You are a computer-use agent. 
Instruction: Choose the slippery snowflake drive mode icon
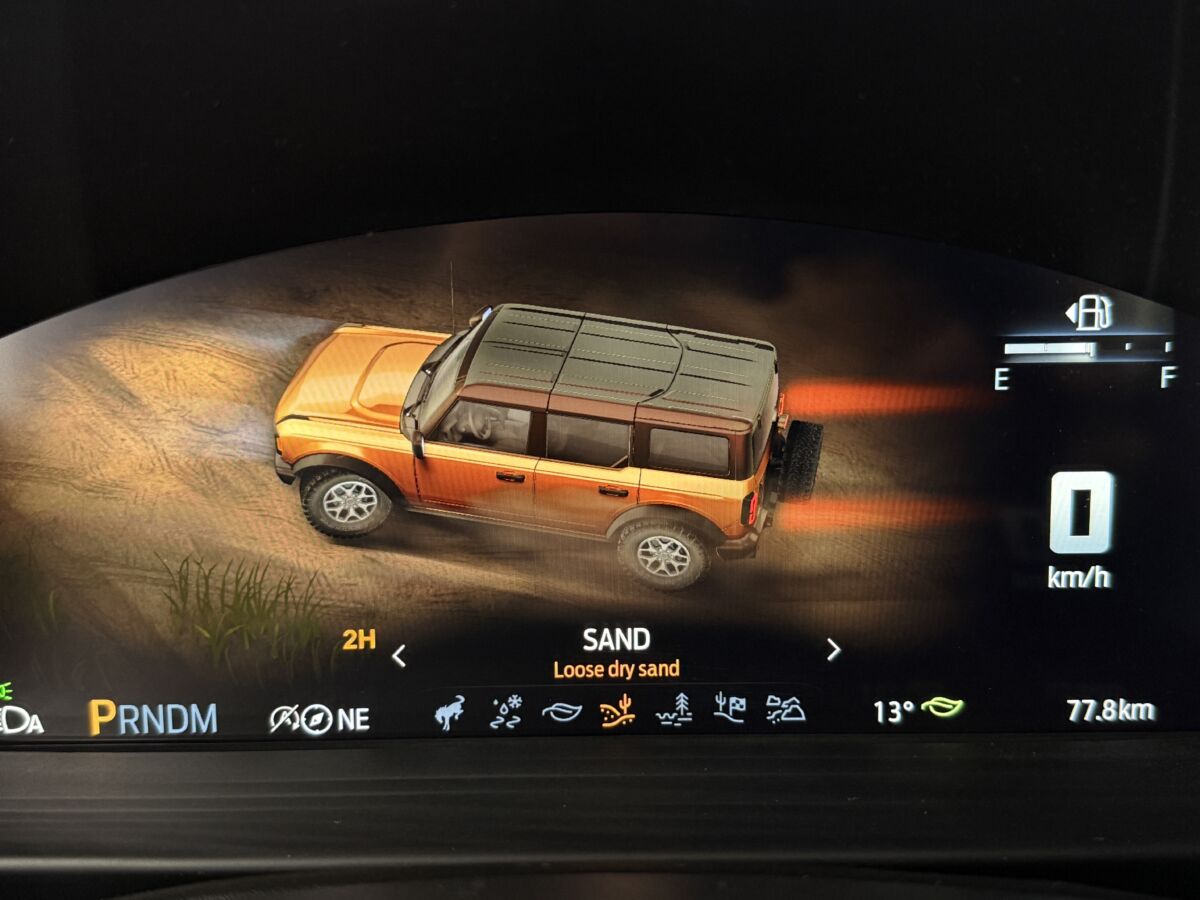[506, 713]
